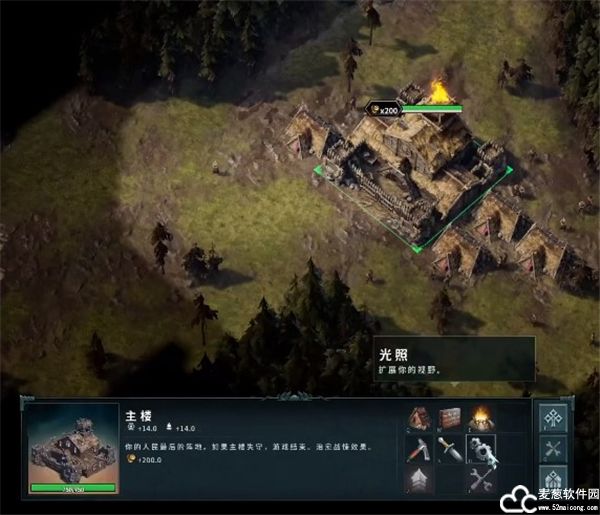Switch to the crossed tools side tab
Viewport: 600px width, 515px height.
pos(553,450)
